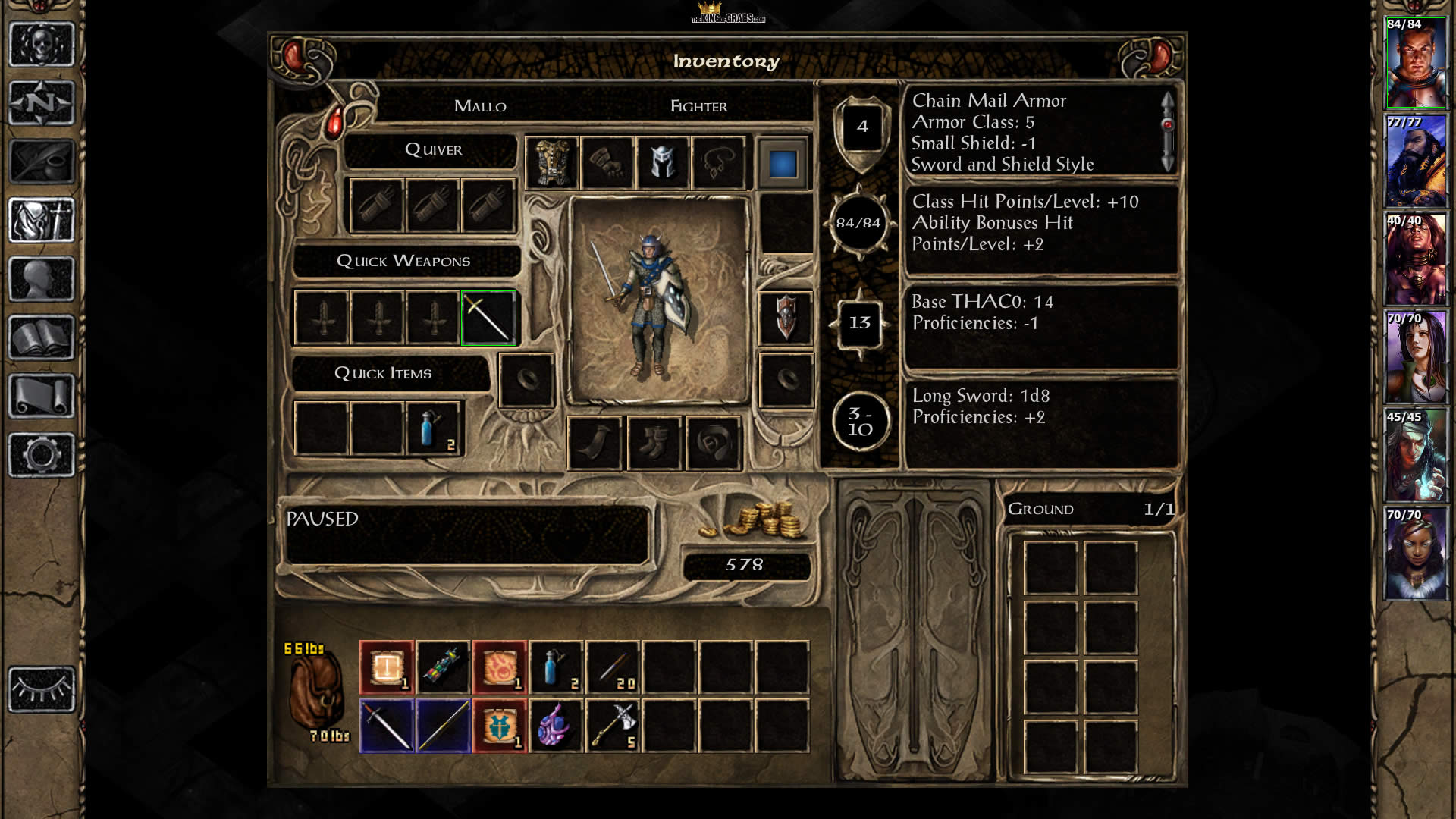
Task: Select the bearded dwarf party portrait
Action: 1415,162
